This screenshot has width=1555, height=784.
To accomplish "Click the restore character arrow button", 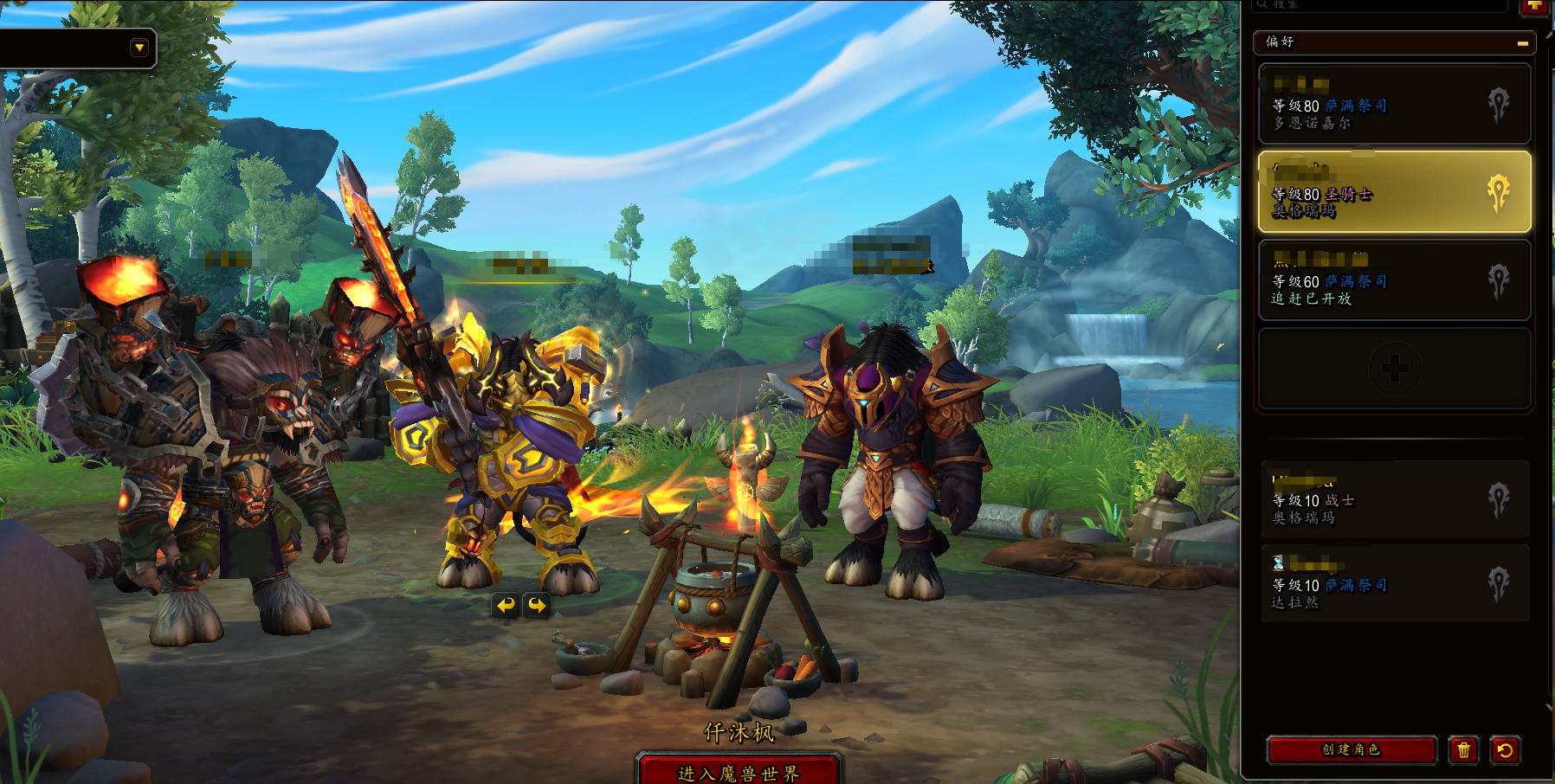I will 1505,750.
